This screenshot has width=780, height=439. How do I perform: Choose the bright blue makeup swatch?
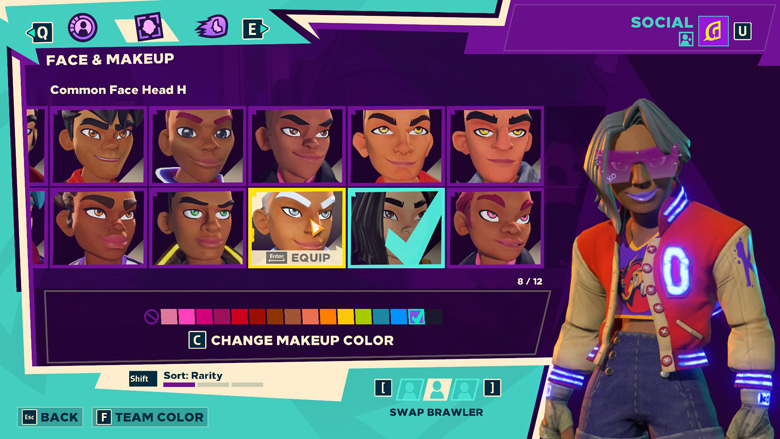[x=399, y=317]
